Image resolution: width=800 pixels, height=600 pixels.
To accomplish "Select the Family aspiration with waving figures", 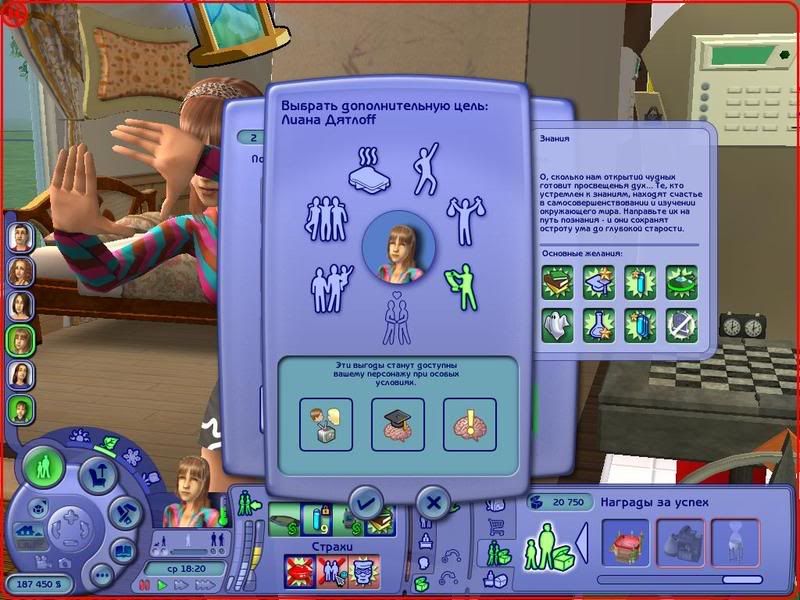I will click(333, 290).
